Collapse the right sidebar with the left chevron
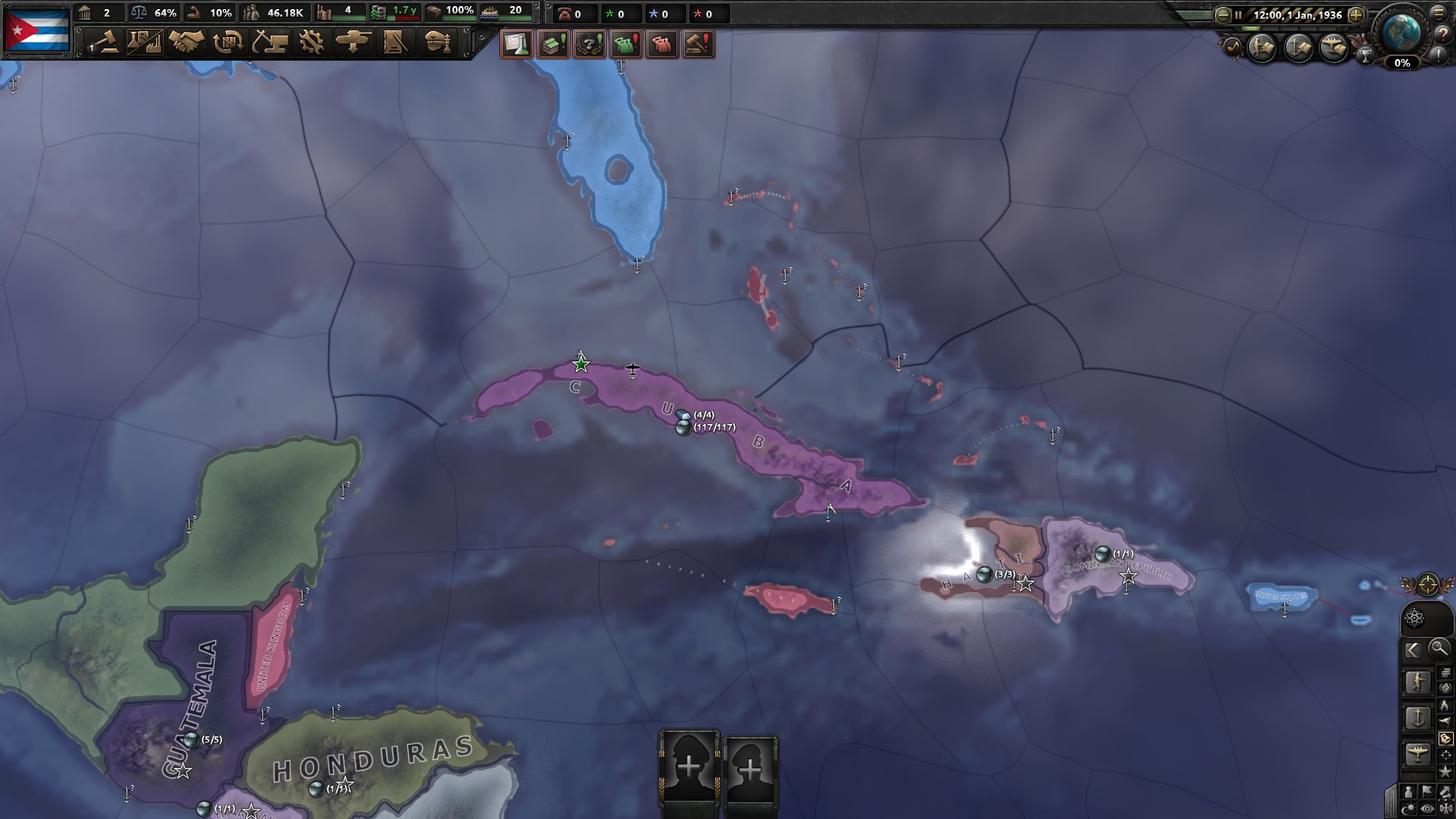1456x819 pixels. tap(1414, 648)
